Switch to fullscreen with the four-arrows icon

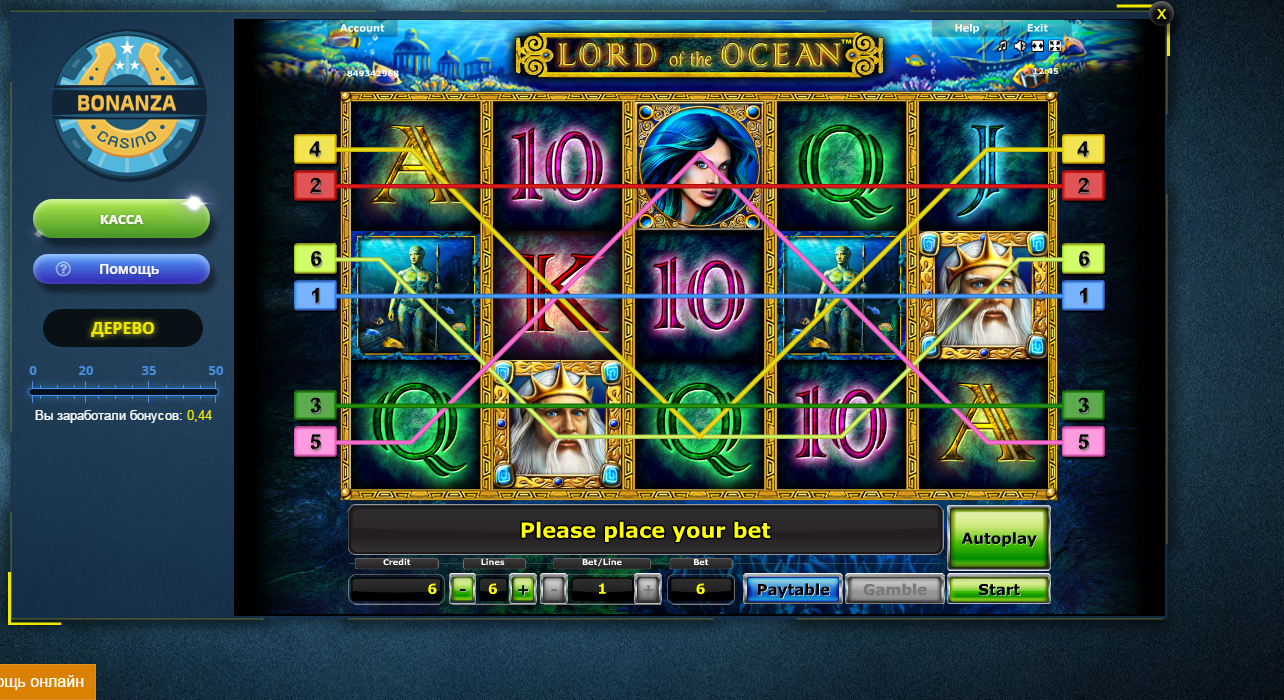point(1054,46)
